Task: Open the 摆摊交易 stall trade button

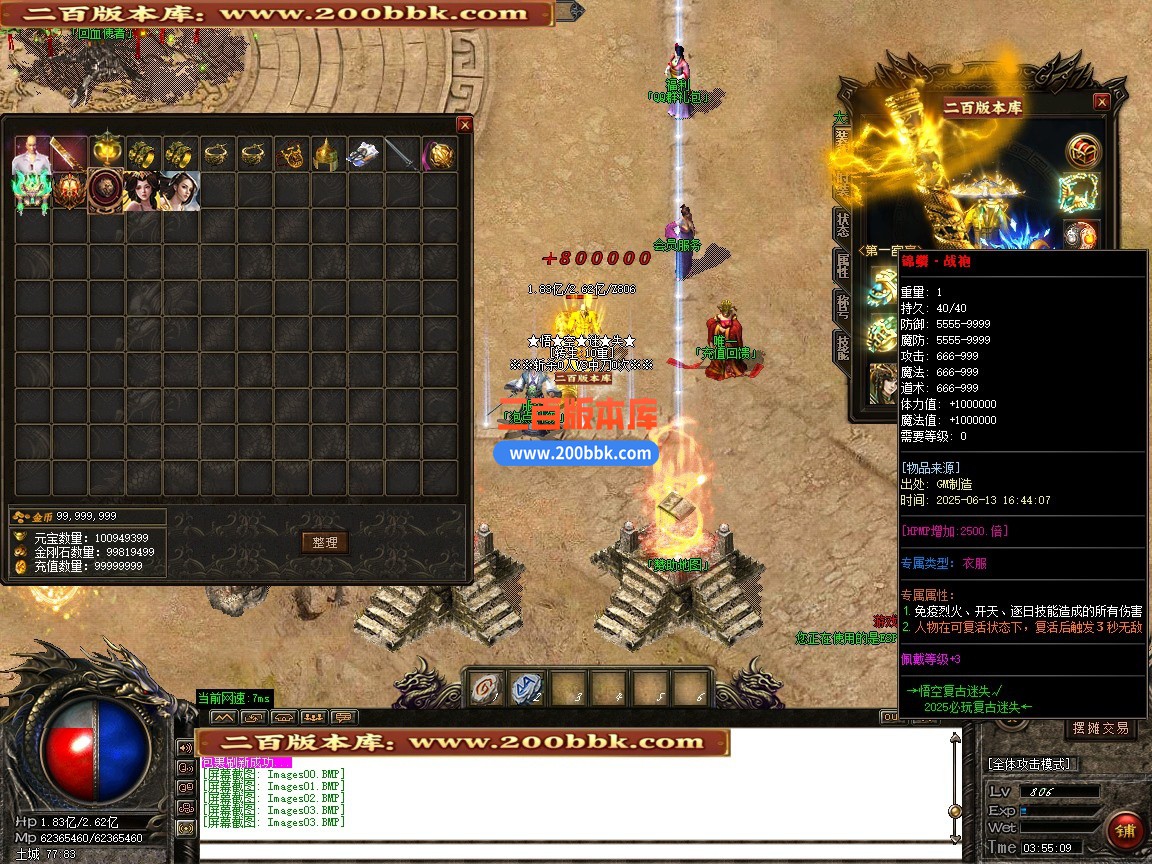Action: 1100,728
